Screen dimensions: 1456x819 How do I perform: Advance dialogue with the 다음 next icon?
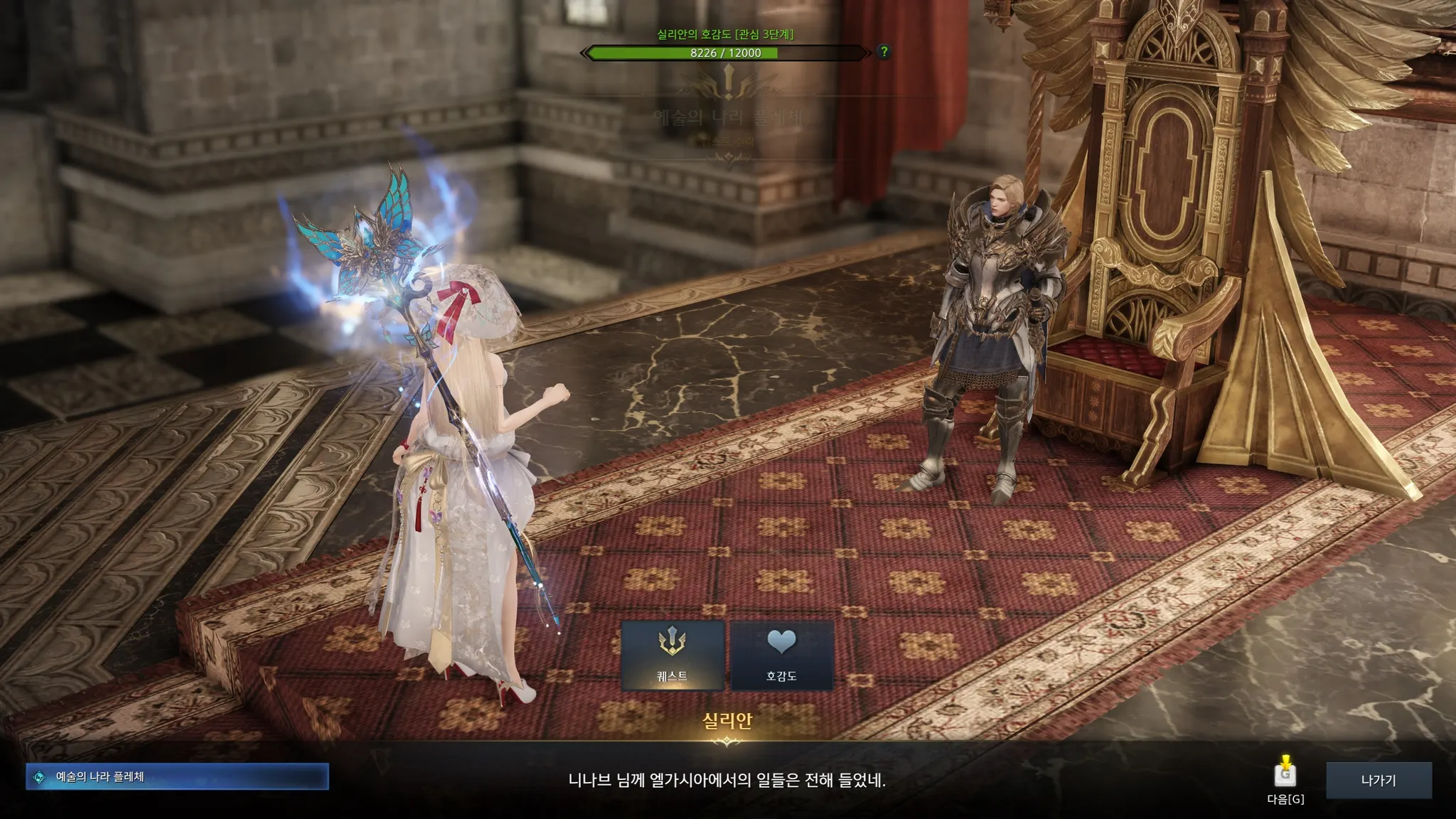pyautogui.click(x=1285, y=774)
